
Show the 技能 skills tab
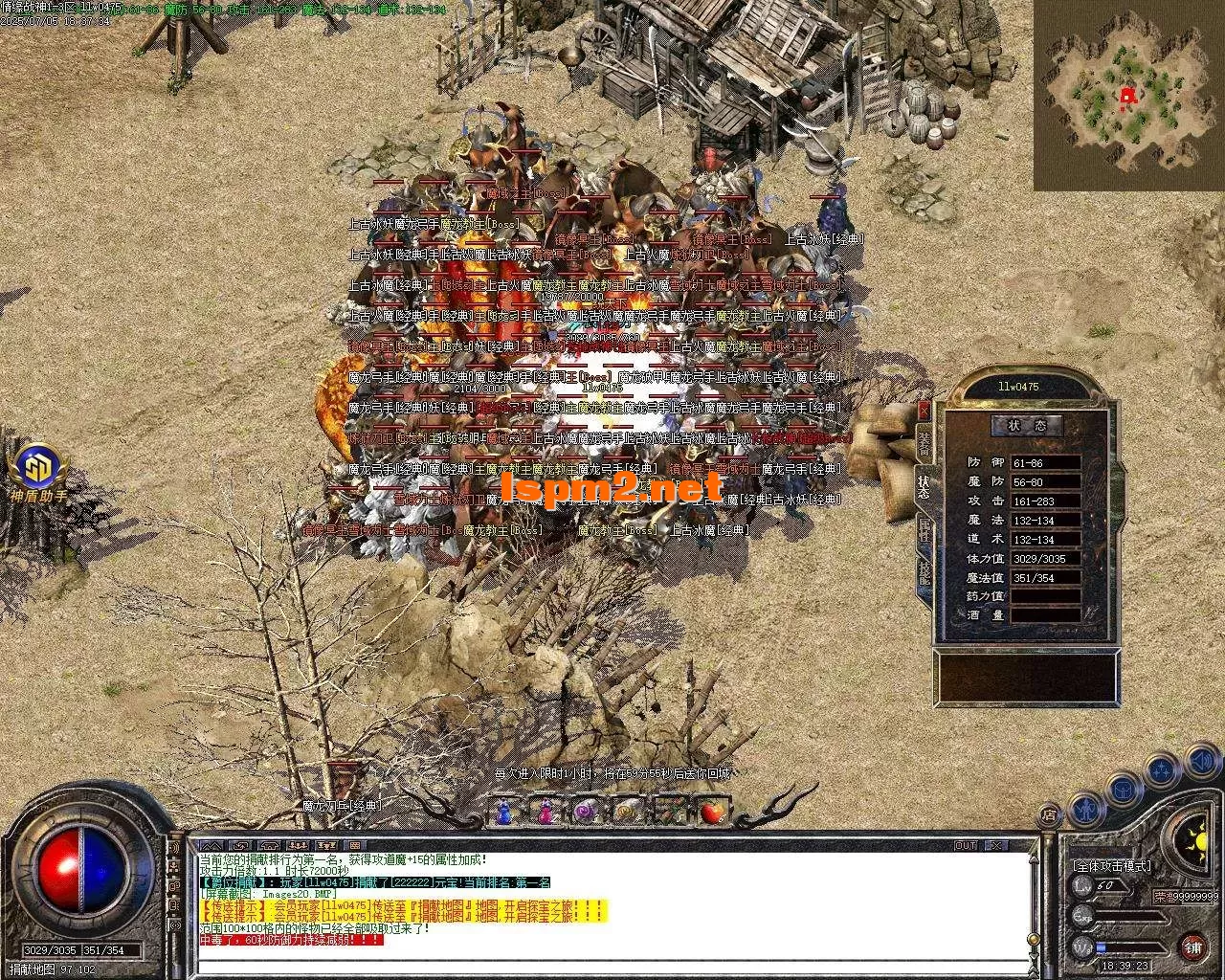point(924,571)
